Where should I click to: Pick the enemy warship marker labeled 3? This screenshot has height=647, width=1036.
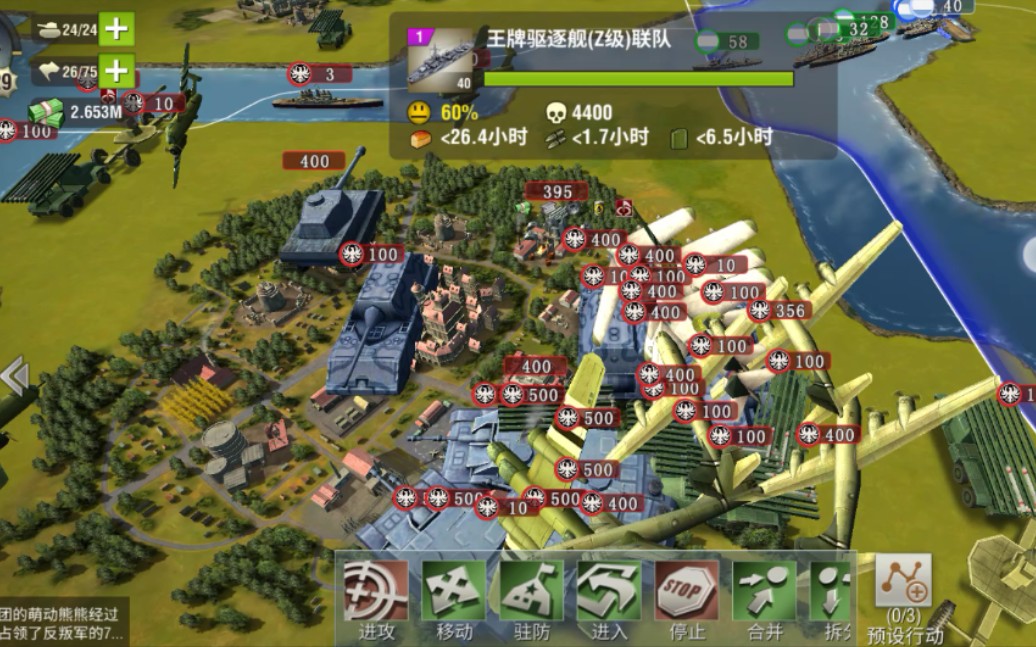[319, 74]
